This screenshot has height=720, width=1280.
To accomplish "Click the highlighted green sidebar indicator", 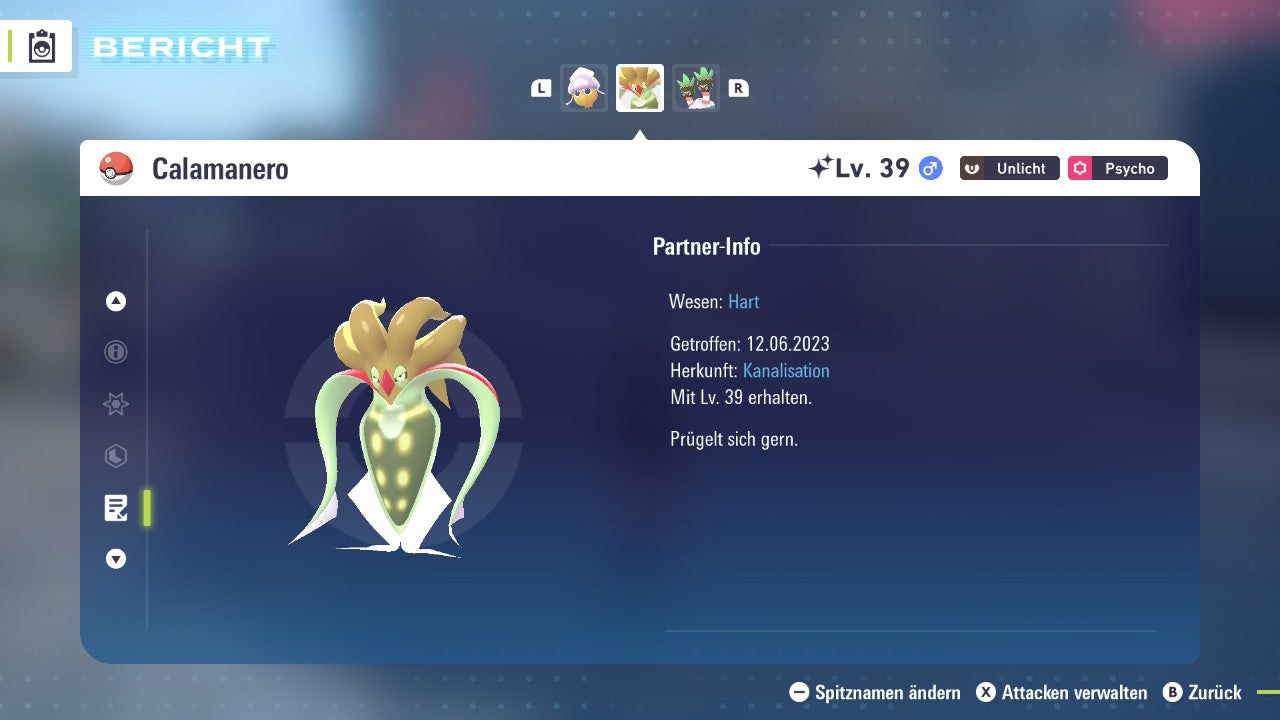I will pyautogui.click(x=146, y=508).
